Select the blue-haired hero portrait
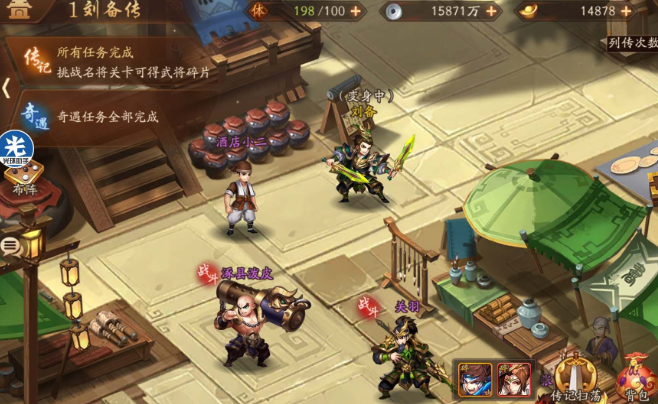The height and width of the screenshot is (404, 658). (x=474, y=378)
